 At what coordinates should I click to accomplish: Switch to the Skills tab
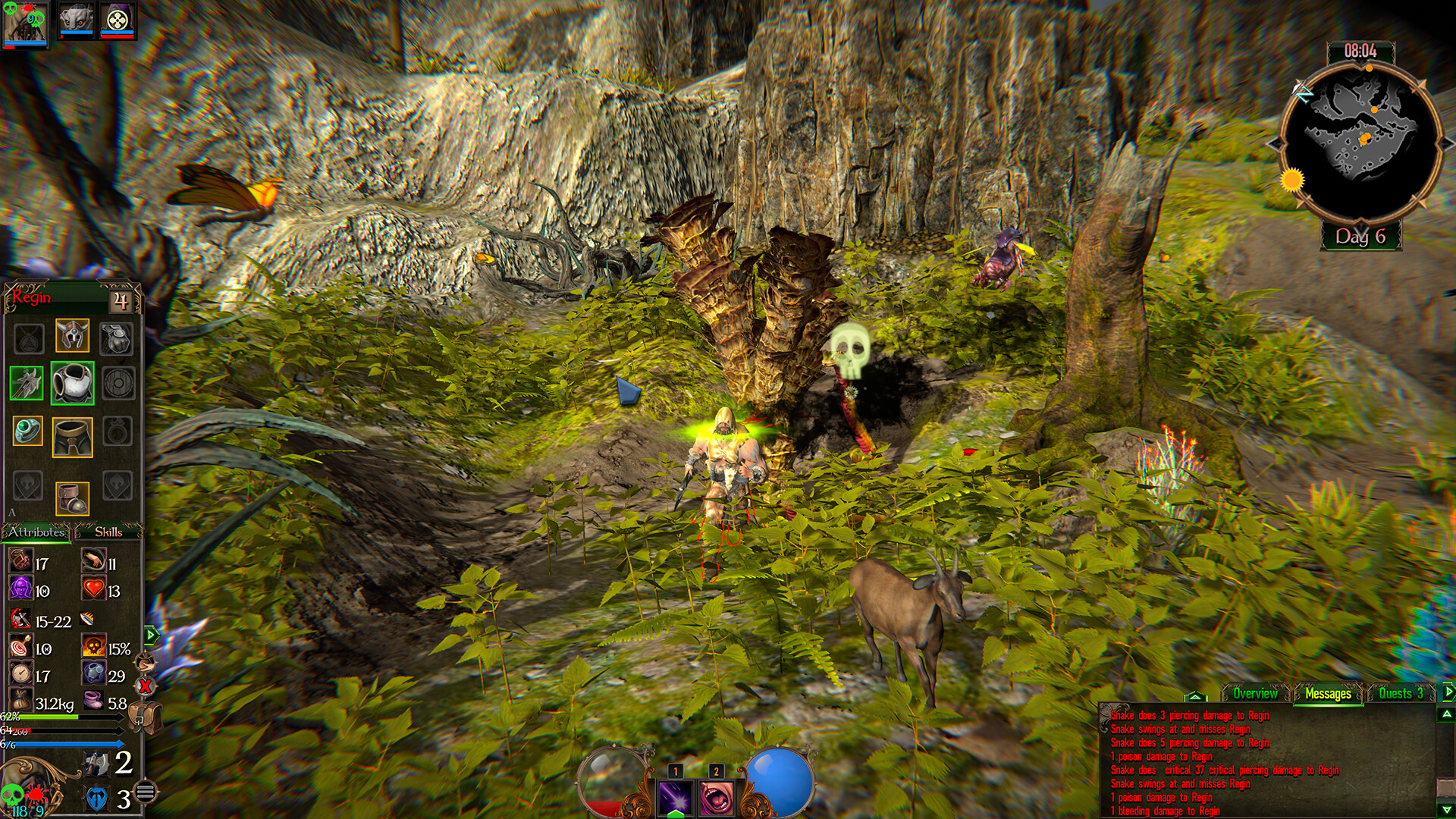pyautogui.click(x=109, y=532)
